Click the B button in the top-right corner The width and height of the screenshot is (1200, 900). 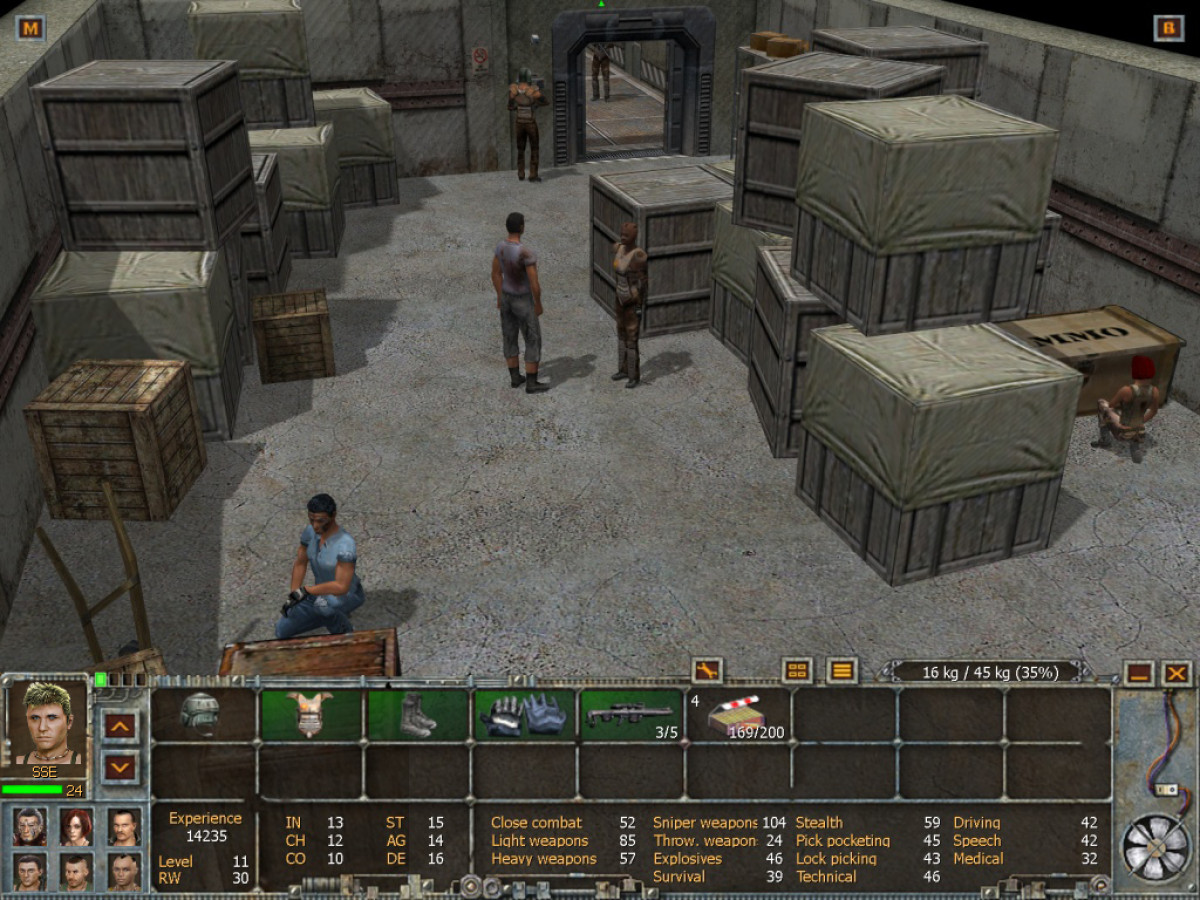pos(1167,28)
